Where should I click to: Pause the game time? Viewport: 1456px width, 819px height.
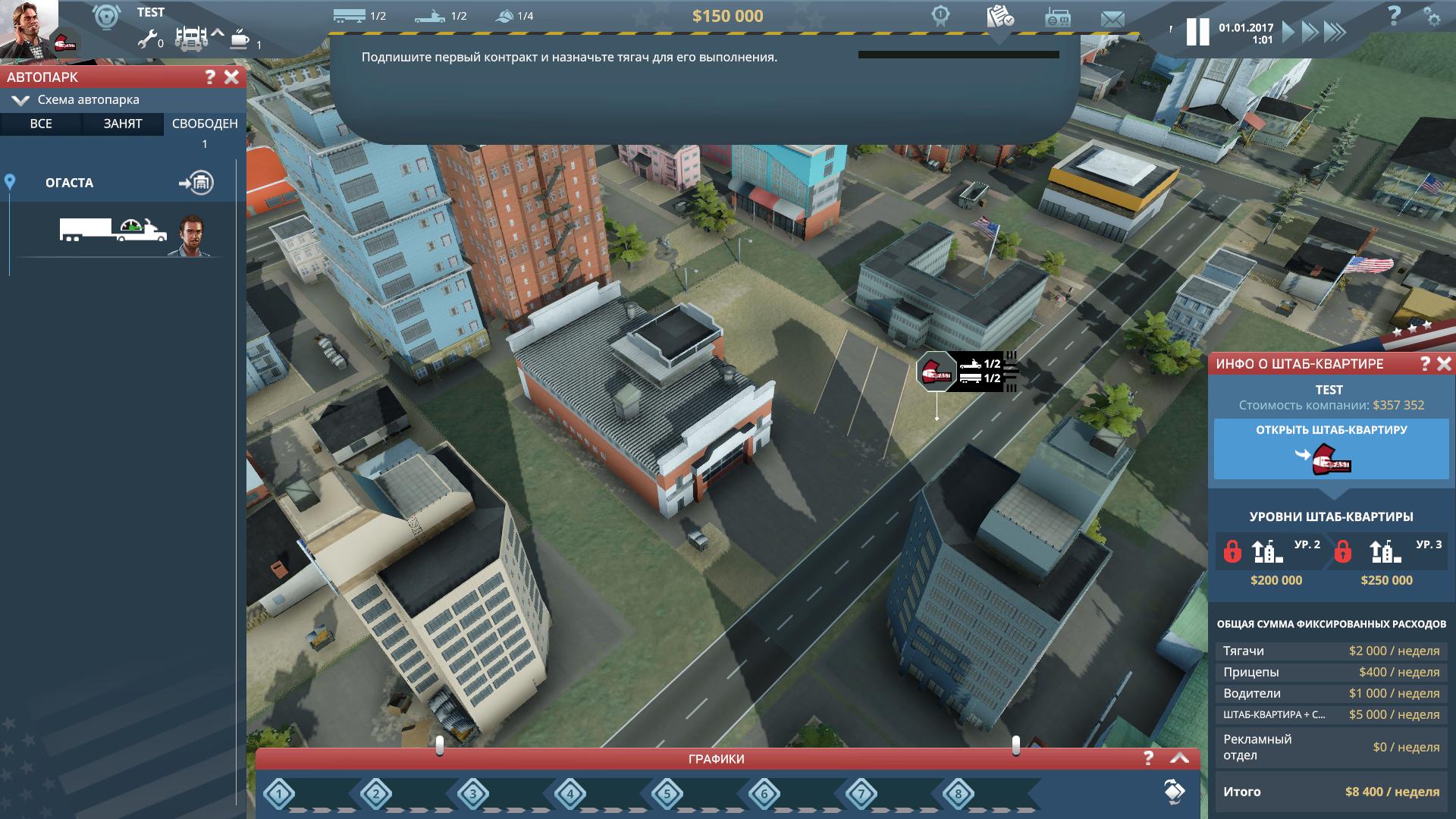1197,32
